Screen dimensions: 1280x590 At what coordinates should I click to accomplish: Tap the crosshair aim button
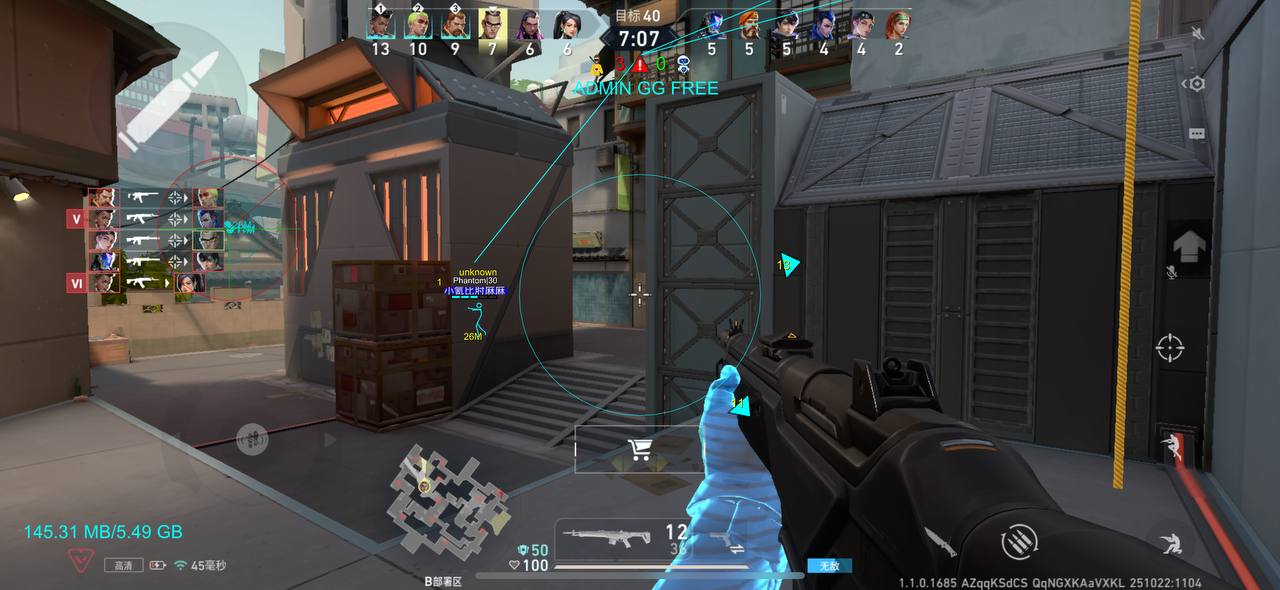(x=1169, y=348)
